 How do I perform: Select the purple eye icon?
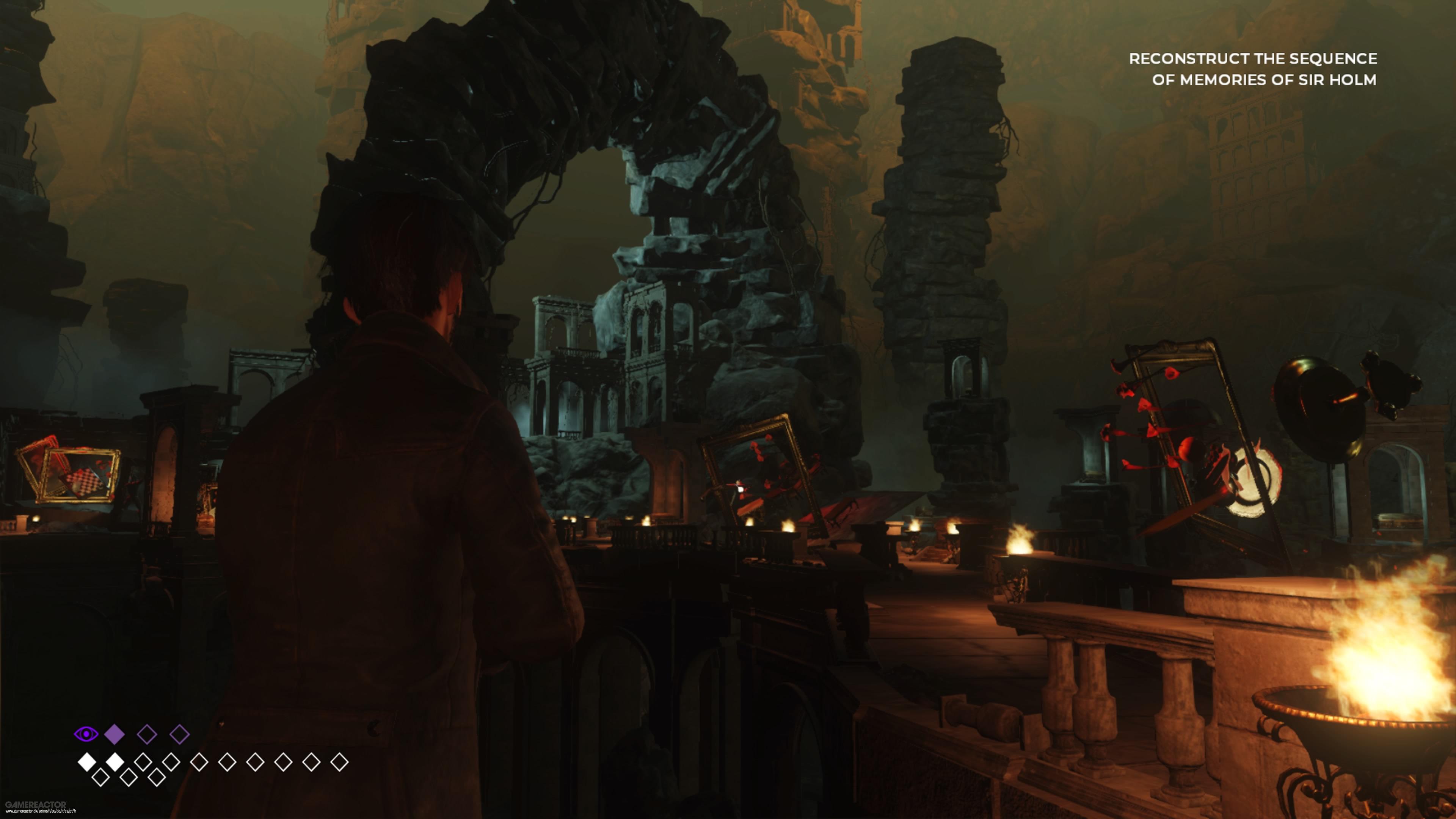85,734
